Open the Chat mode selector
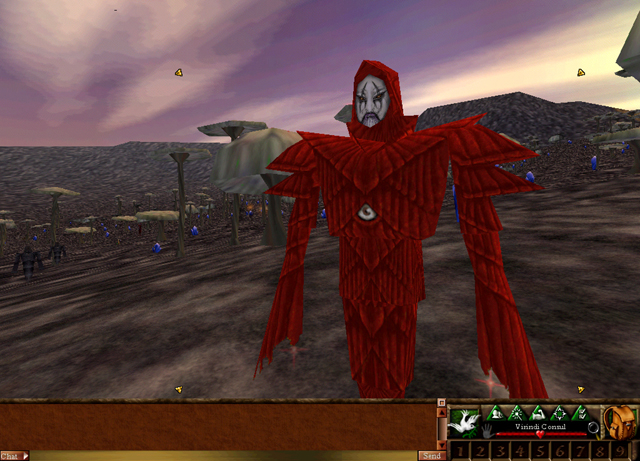This screenshot has height=461, width=640. pyautogui.click(x=14, y=455)
